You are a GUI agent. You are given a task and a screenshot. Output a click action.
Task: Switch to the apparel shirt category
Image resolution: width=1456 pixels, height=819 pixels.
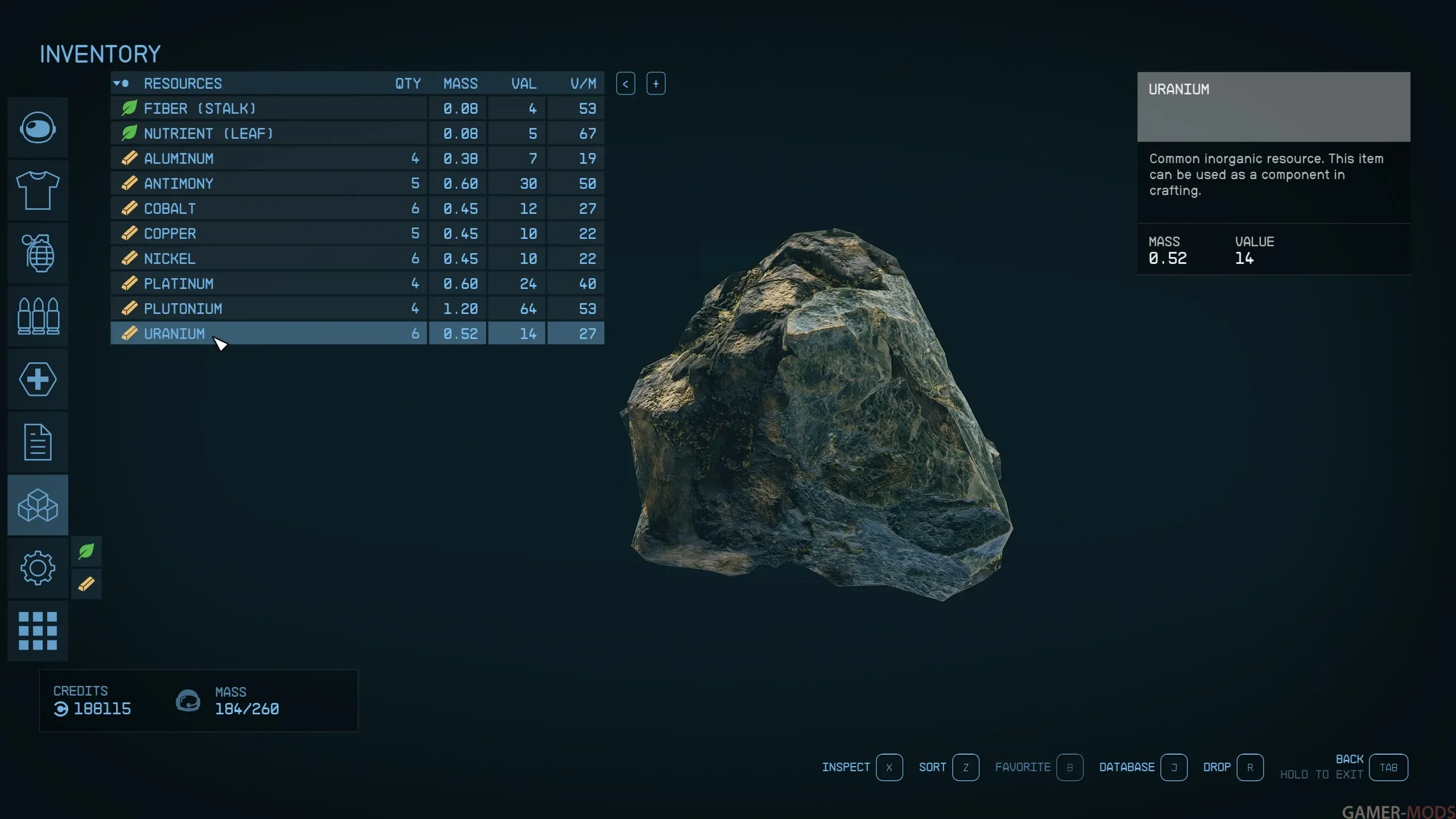(38, 191)
